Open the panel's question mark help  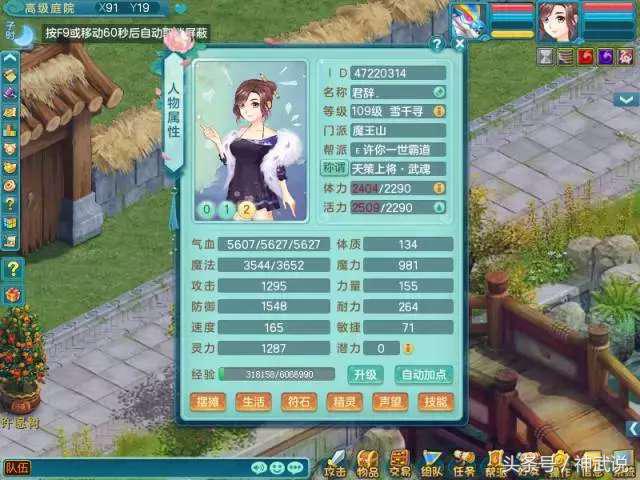click(437, 44)
